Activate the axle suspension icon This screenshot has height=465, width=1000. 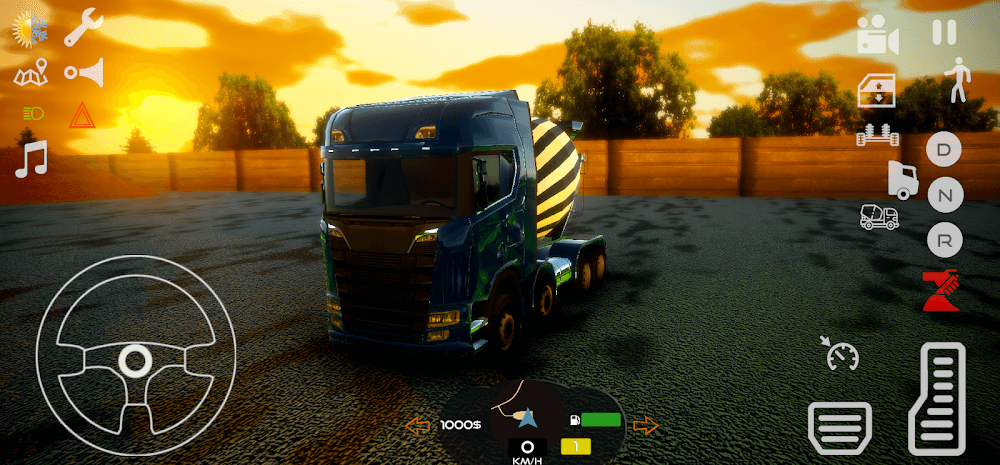click(x=877, y=135)
